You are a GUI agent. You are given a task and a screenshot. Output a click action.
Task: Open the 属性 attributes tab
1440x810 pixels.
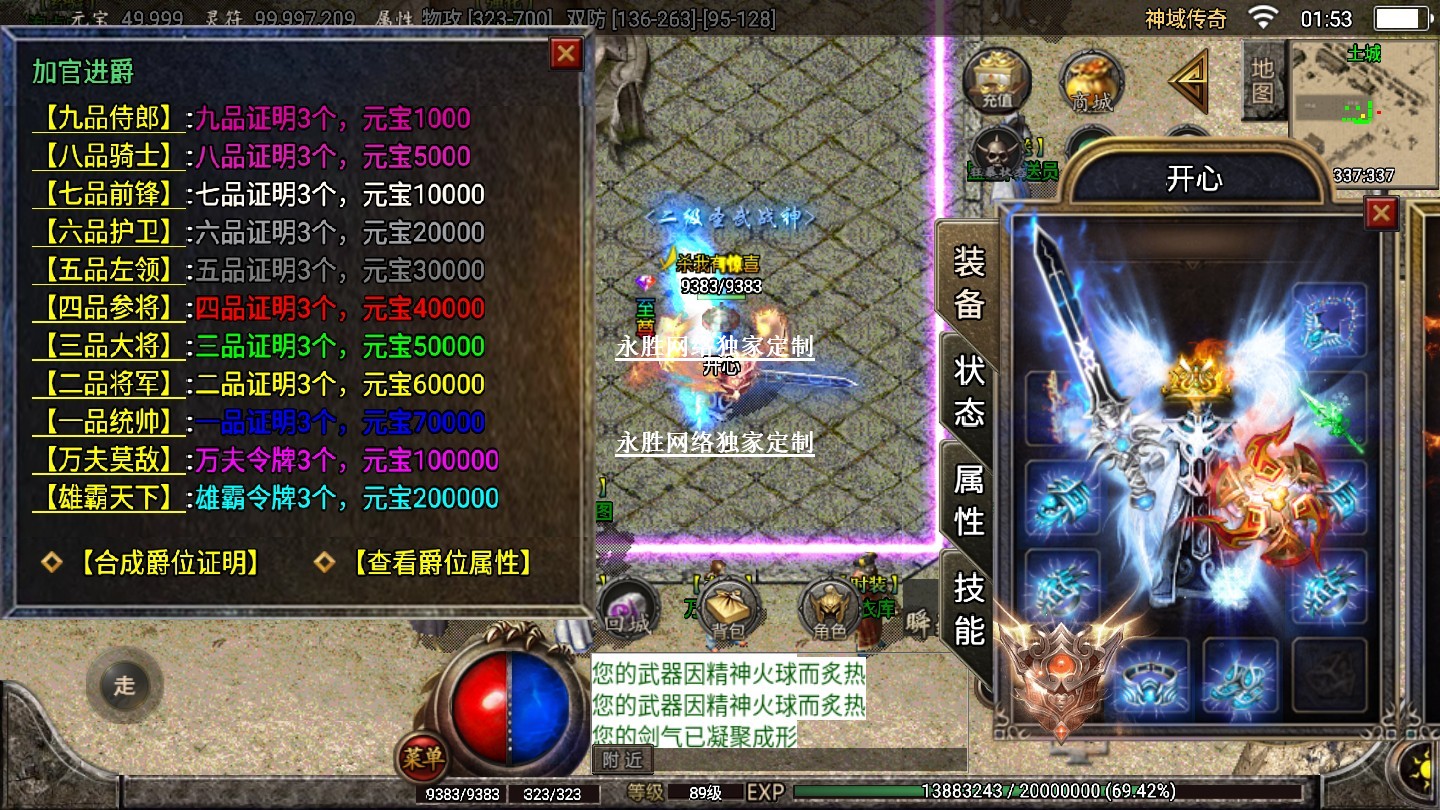(968, 500)
